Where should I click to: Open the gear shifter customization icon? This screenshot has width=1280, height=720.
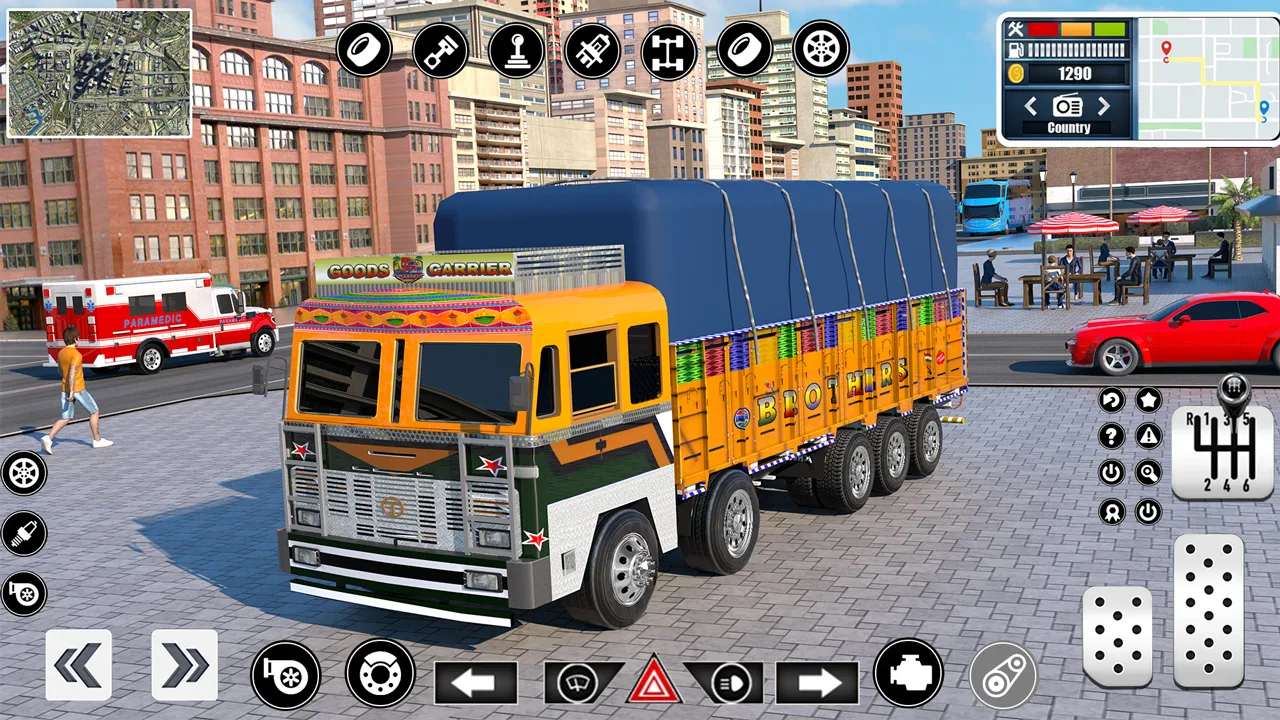pos(517,50)
